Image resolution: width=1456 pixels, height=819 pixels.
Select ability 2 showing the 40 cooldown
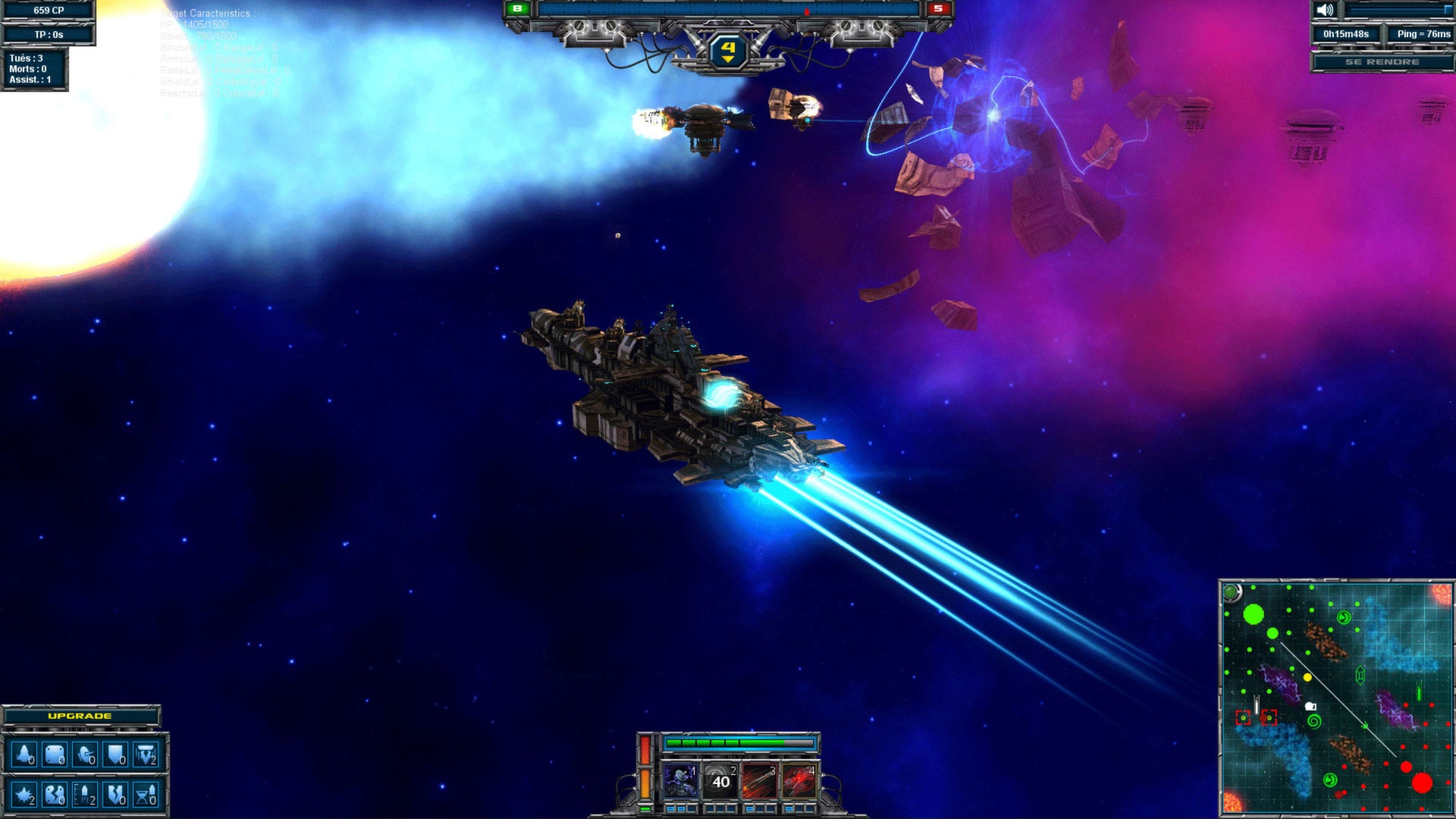point(720,781)
